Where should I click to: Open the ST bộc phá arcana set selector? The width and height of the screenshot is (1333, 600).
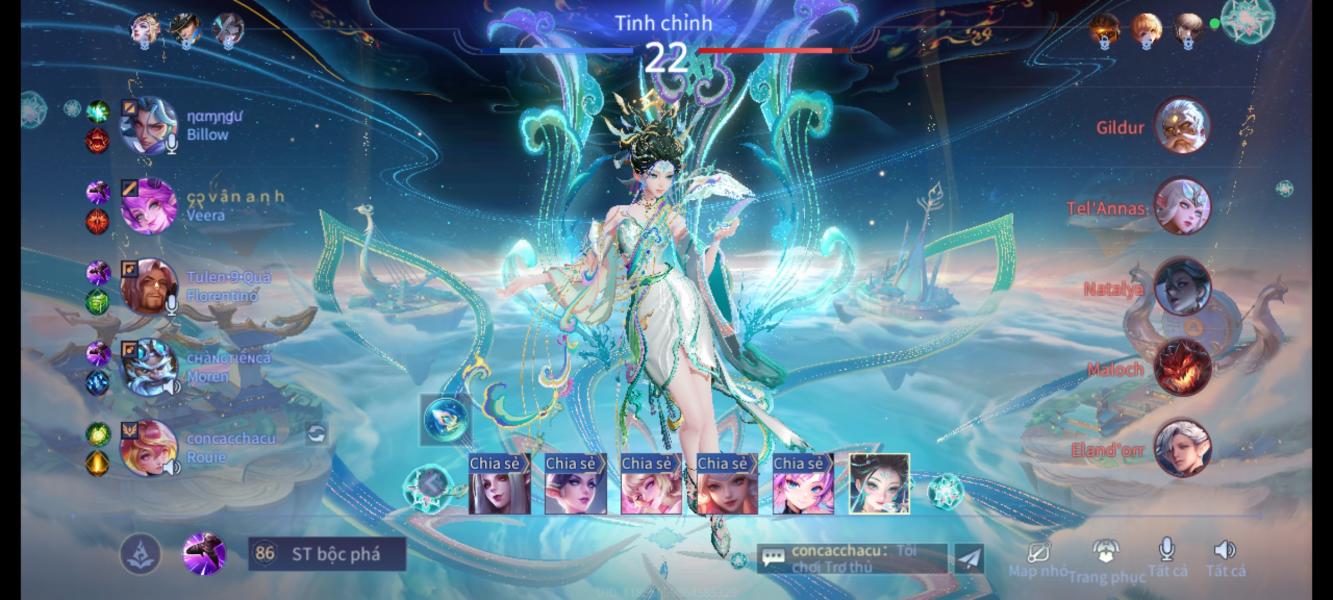click(327, 554)
